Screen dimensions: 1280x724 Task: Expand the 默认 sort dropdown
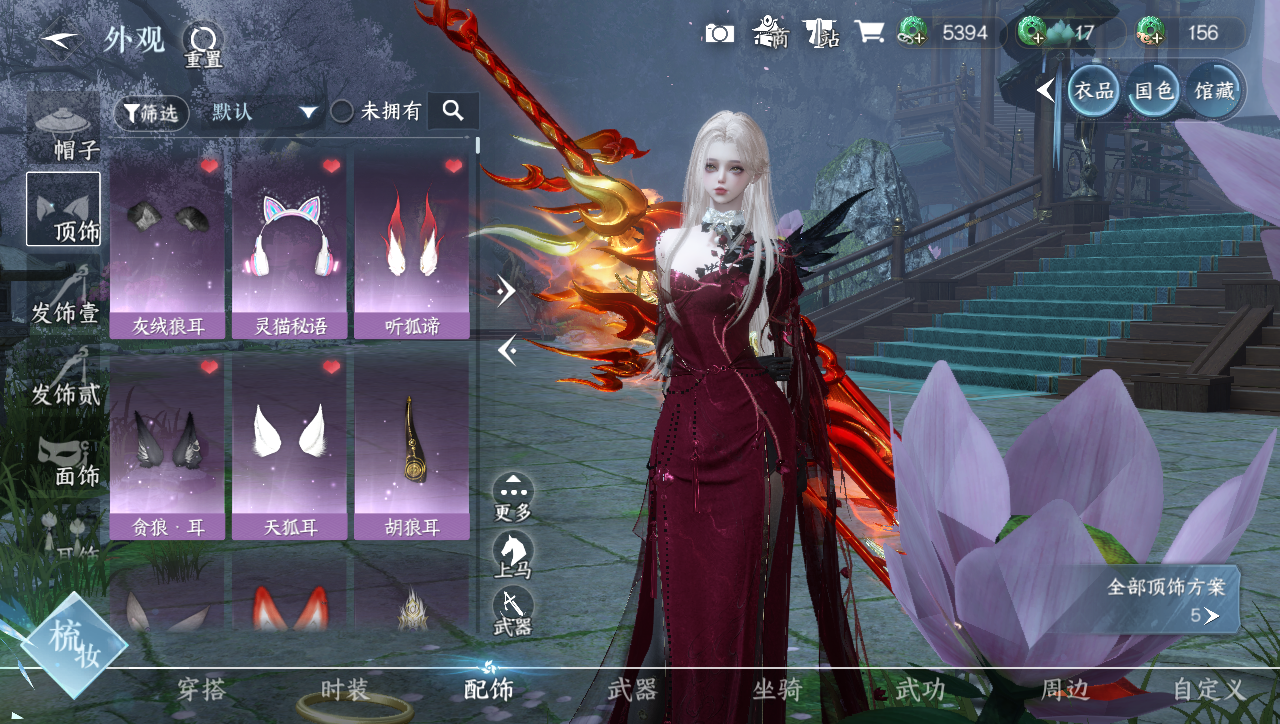click(x=264, y=112)
